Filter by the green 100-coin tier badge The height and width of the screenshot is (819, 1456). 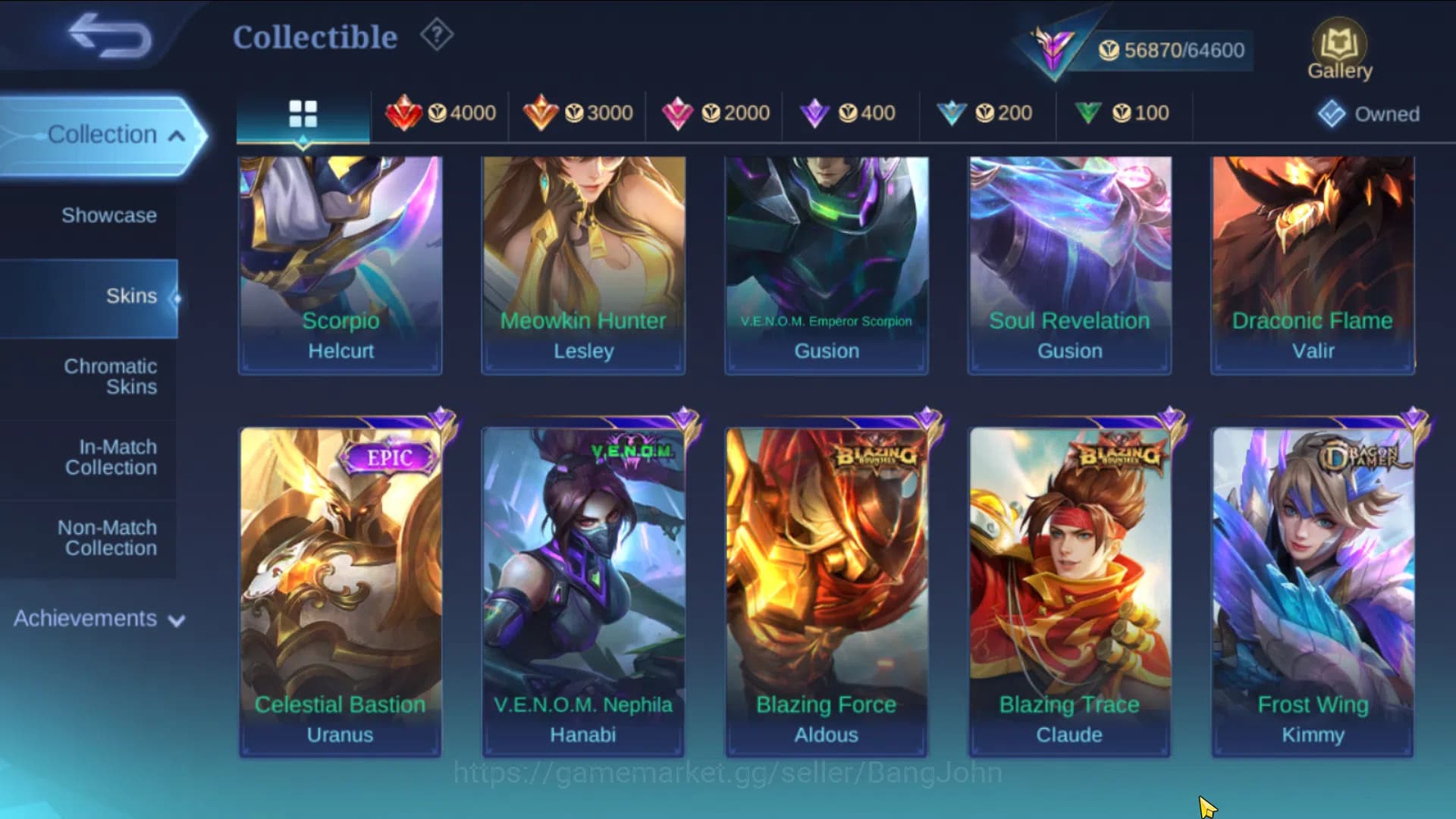1124,113
